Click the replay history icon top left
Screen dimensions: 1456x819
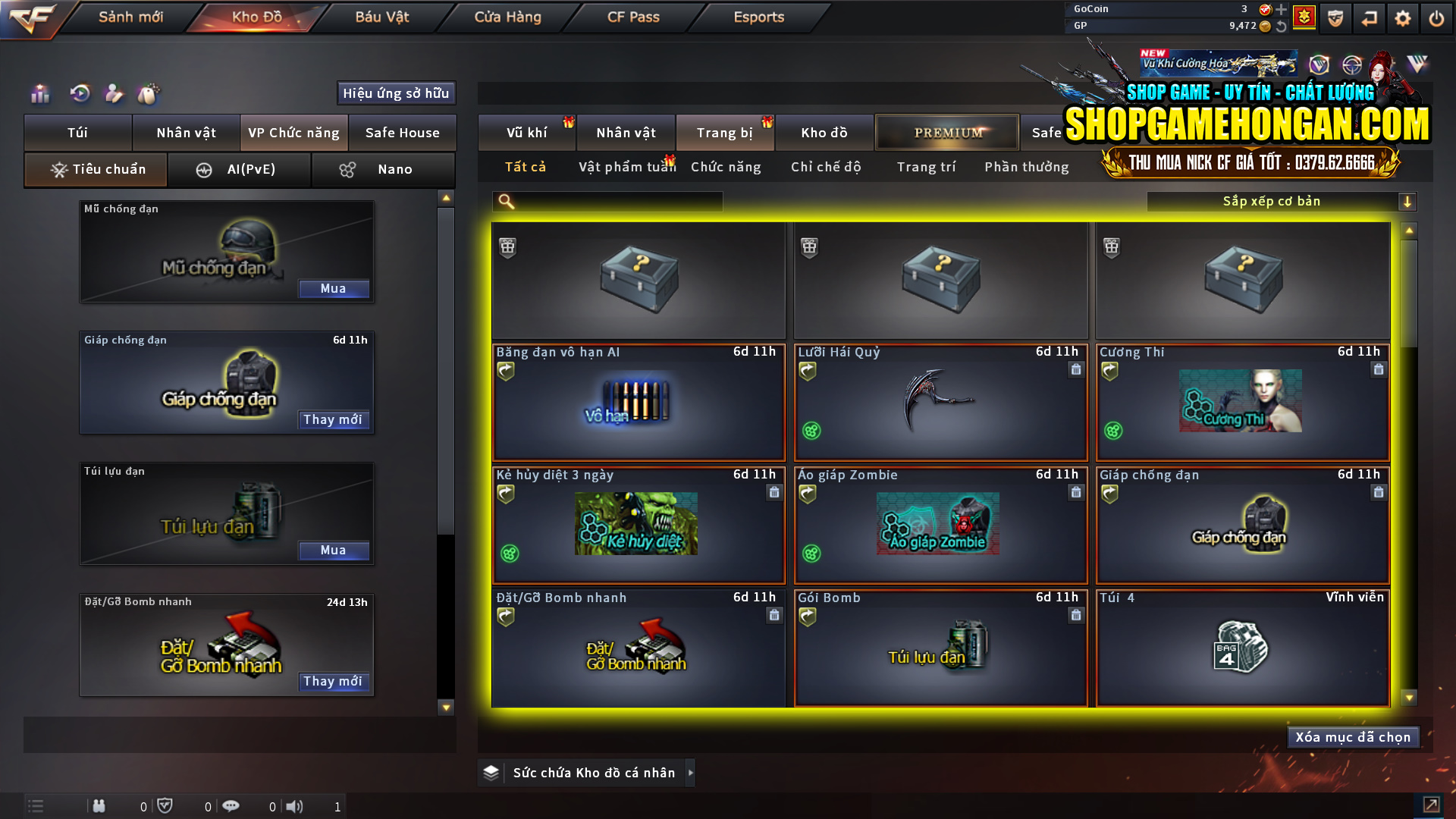(x=79, y=94)
